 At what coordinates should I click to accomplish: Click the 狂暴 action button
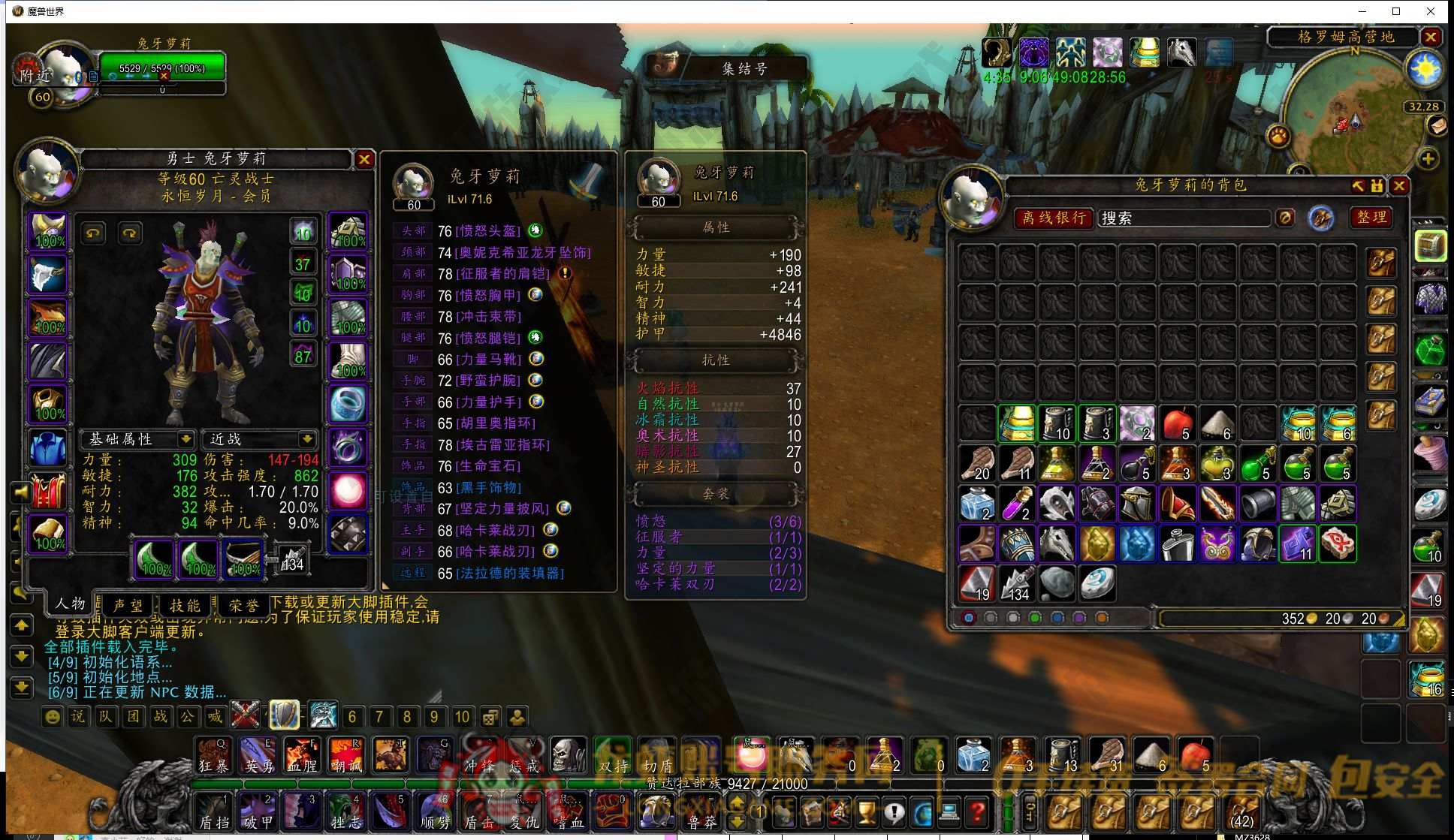point(214,756)
